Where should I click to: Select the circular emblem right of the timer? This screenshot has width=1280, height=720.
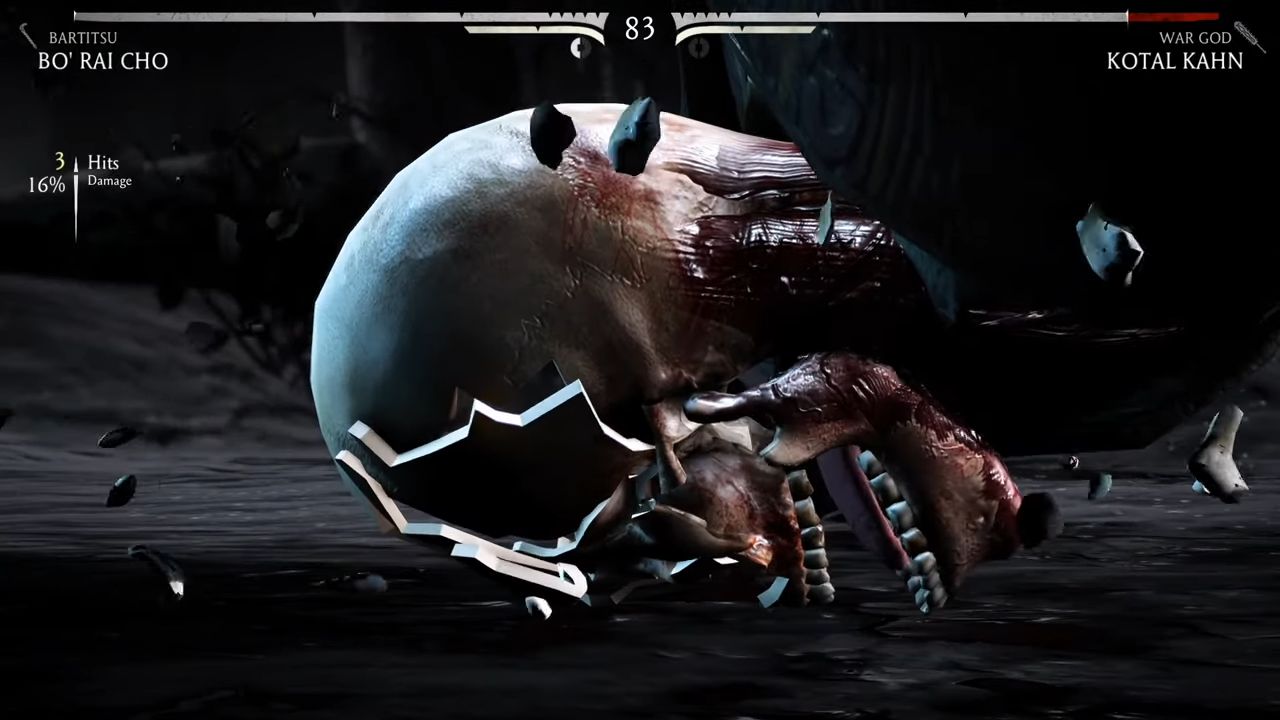click(698, 47)
